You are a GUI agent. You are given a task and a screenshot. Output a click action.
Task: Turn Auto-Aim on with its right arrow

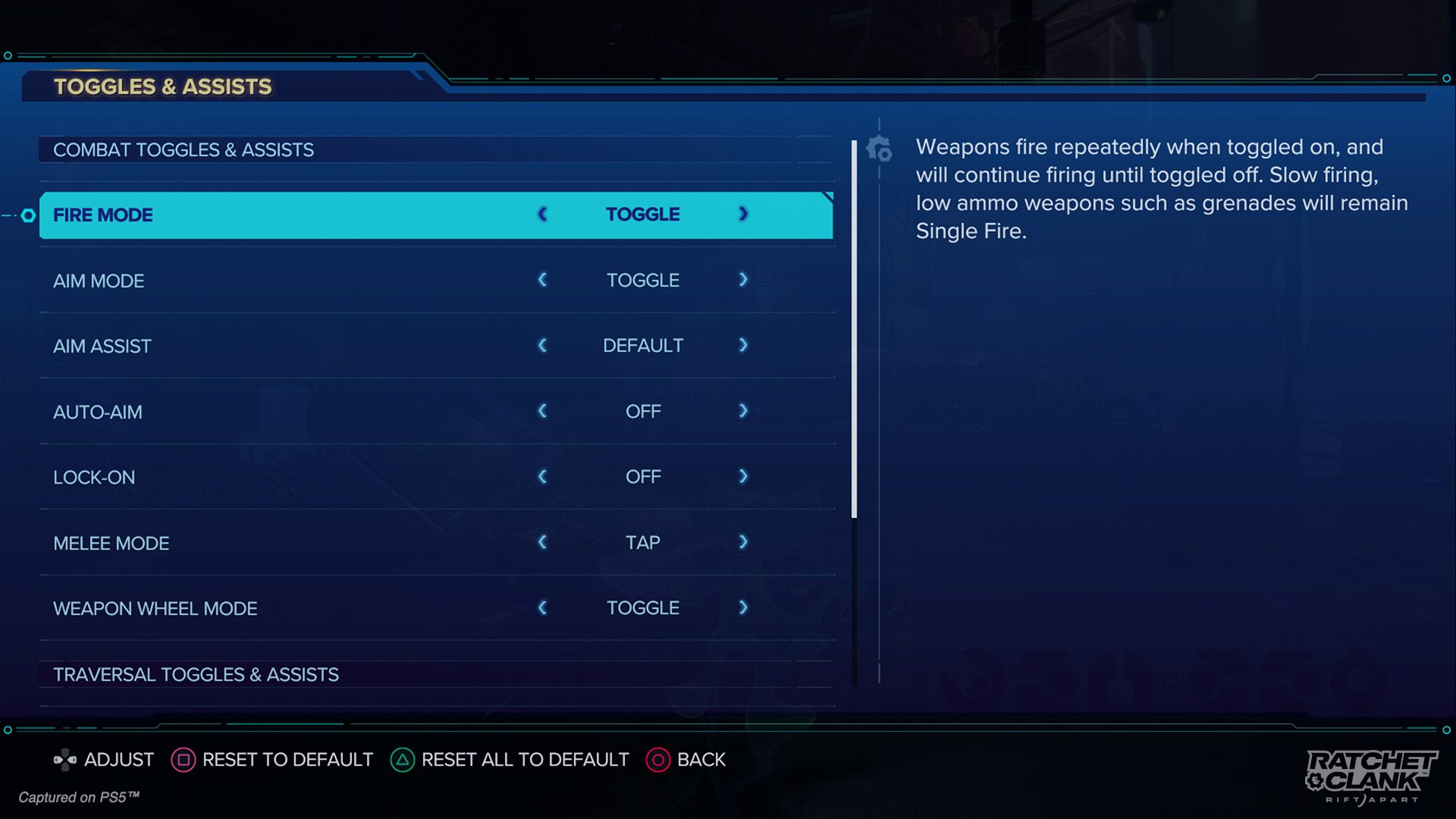743,411
